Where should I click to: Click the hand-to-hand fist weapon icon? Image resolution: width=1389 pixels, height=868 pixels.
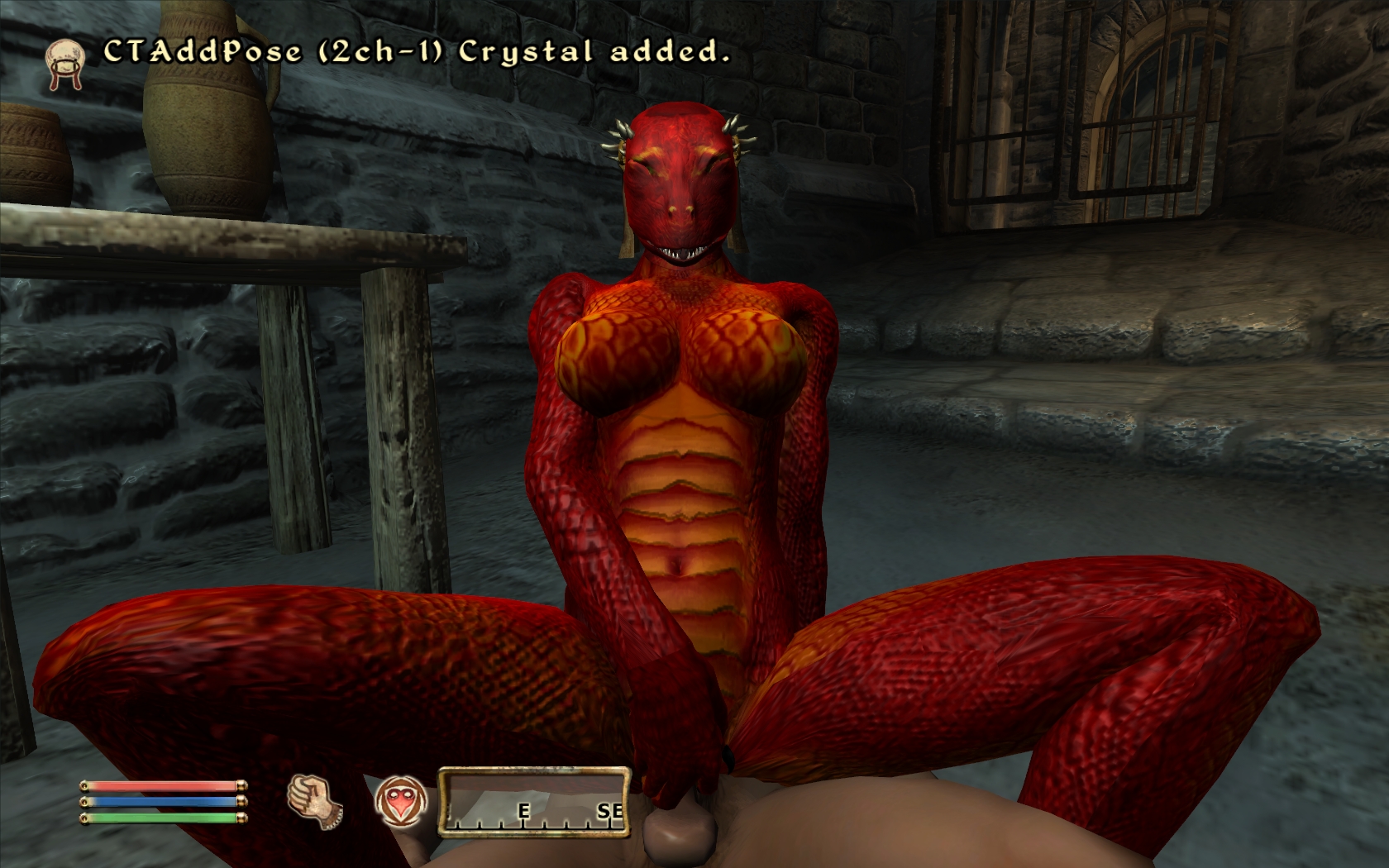313,800
